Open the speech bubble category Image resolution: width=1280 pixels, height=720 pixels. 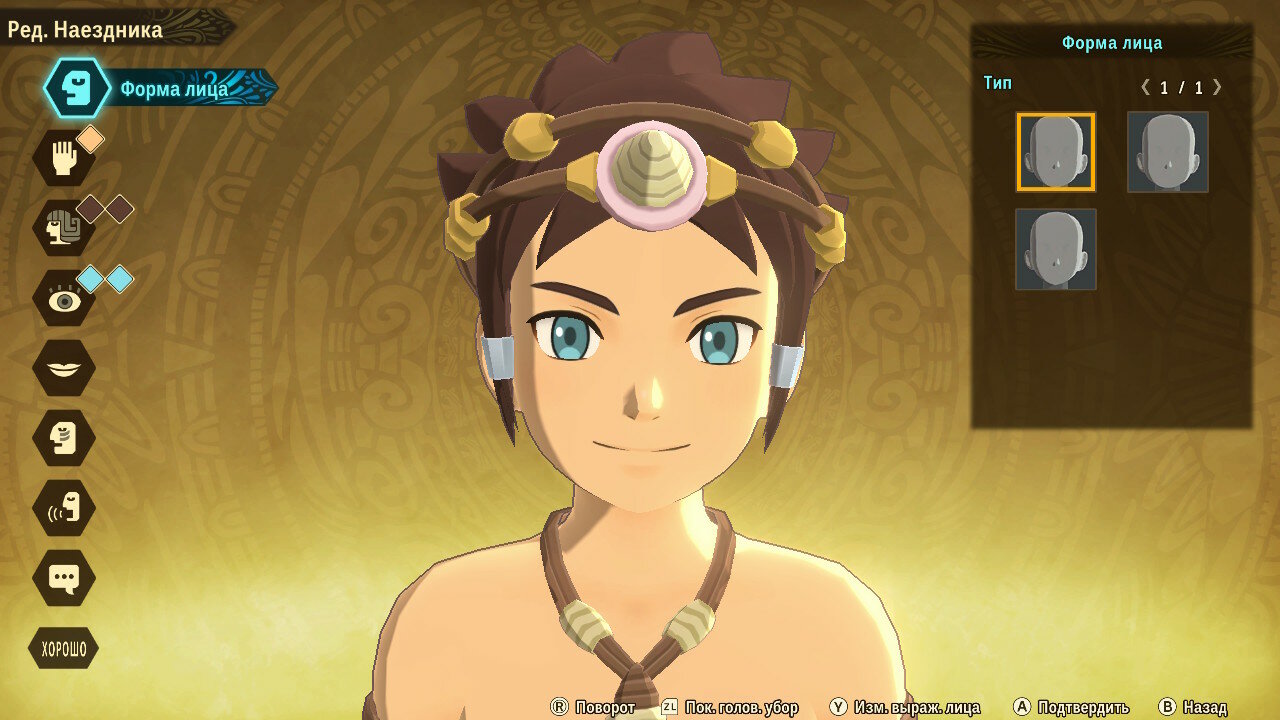tap(64, 578)
